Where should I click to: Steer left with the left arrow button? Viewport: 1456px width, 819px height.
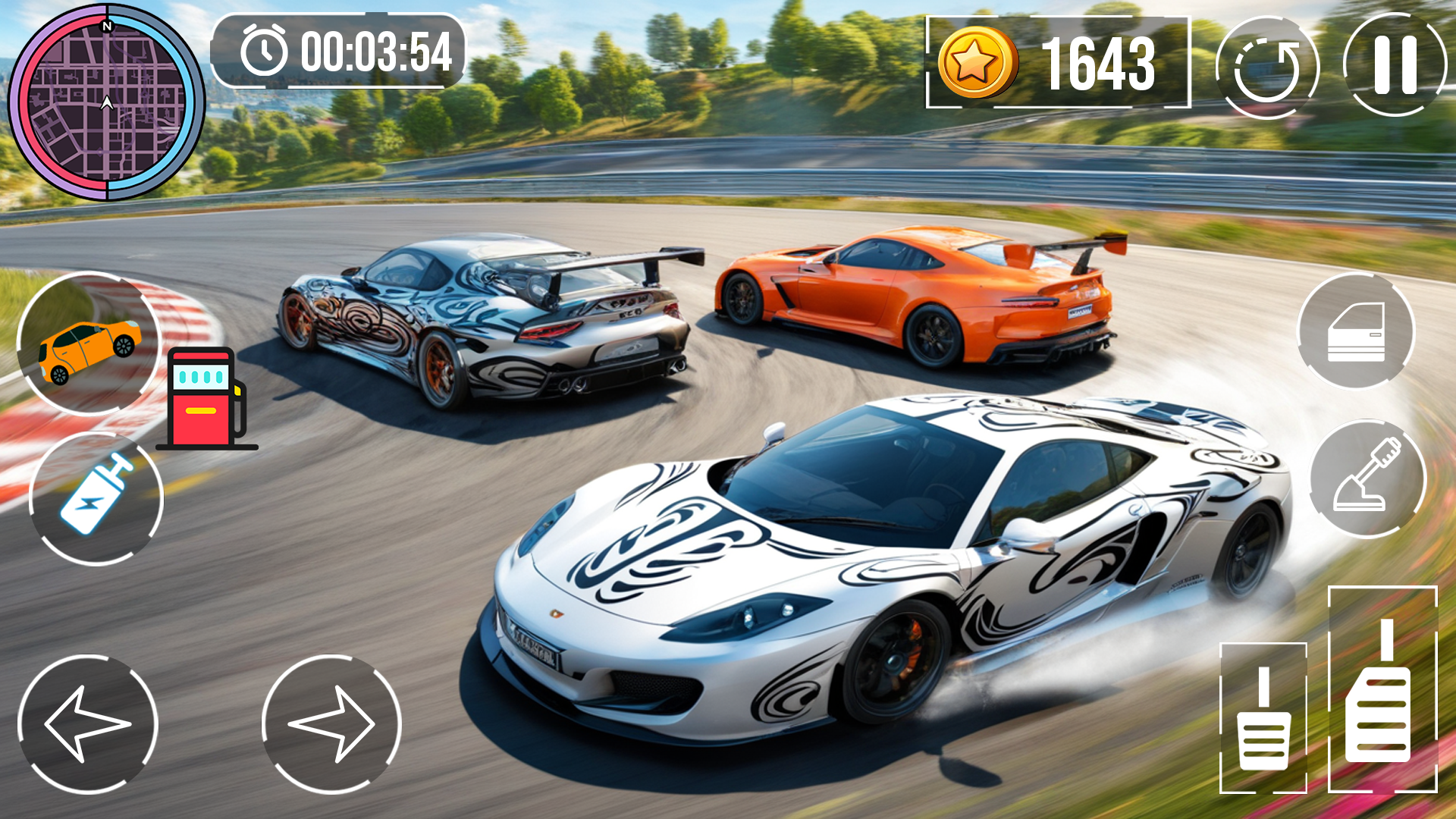tap(87, 724)
